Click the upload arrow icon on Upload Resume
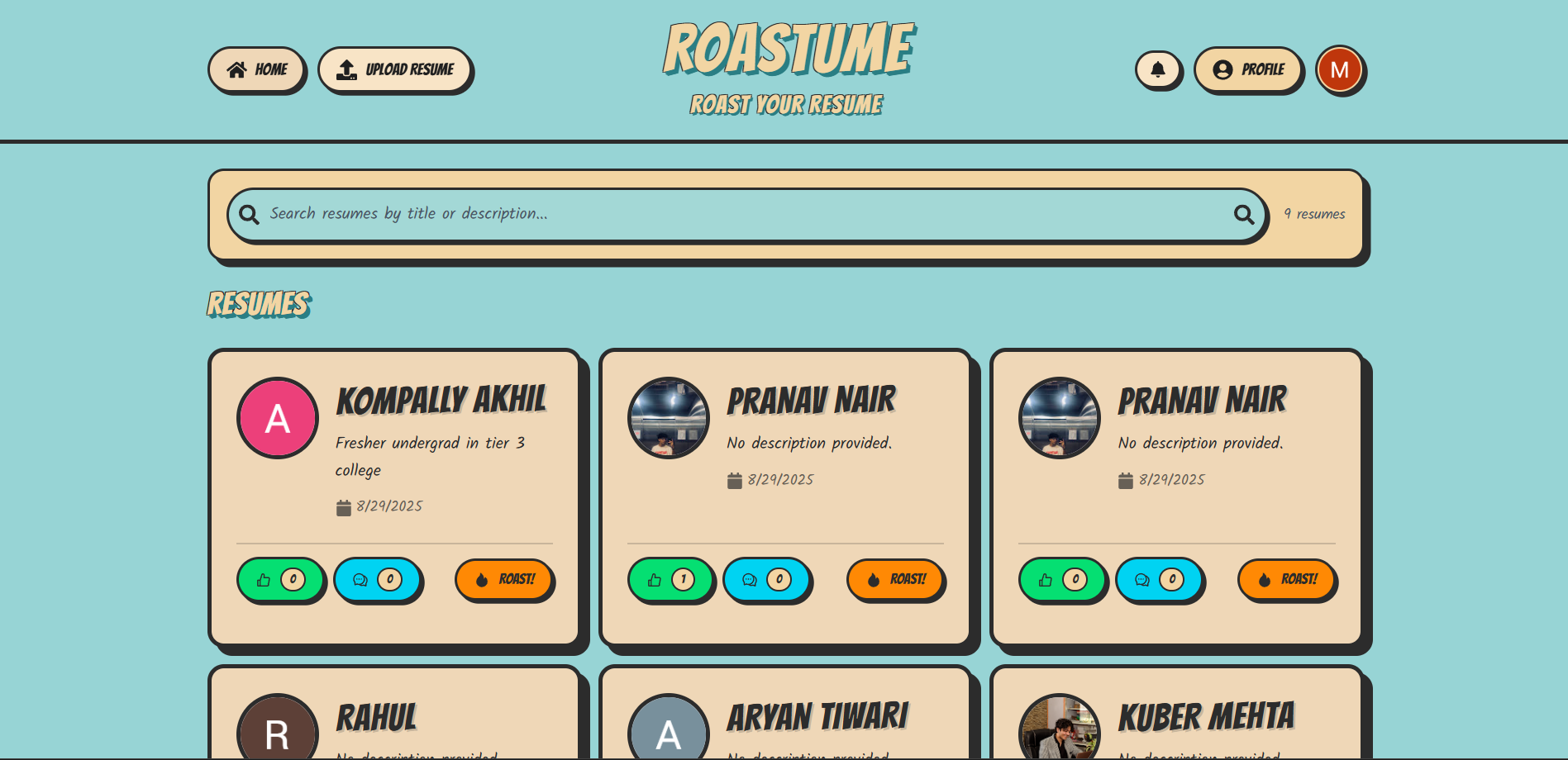This screenshot has height=760, width=1568. point(347,69)
